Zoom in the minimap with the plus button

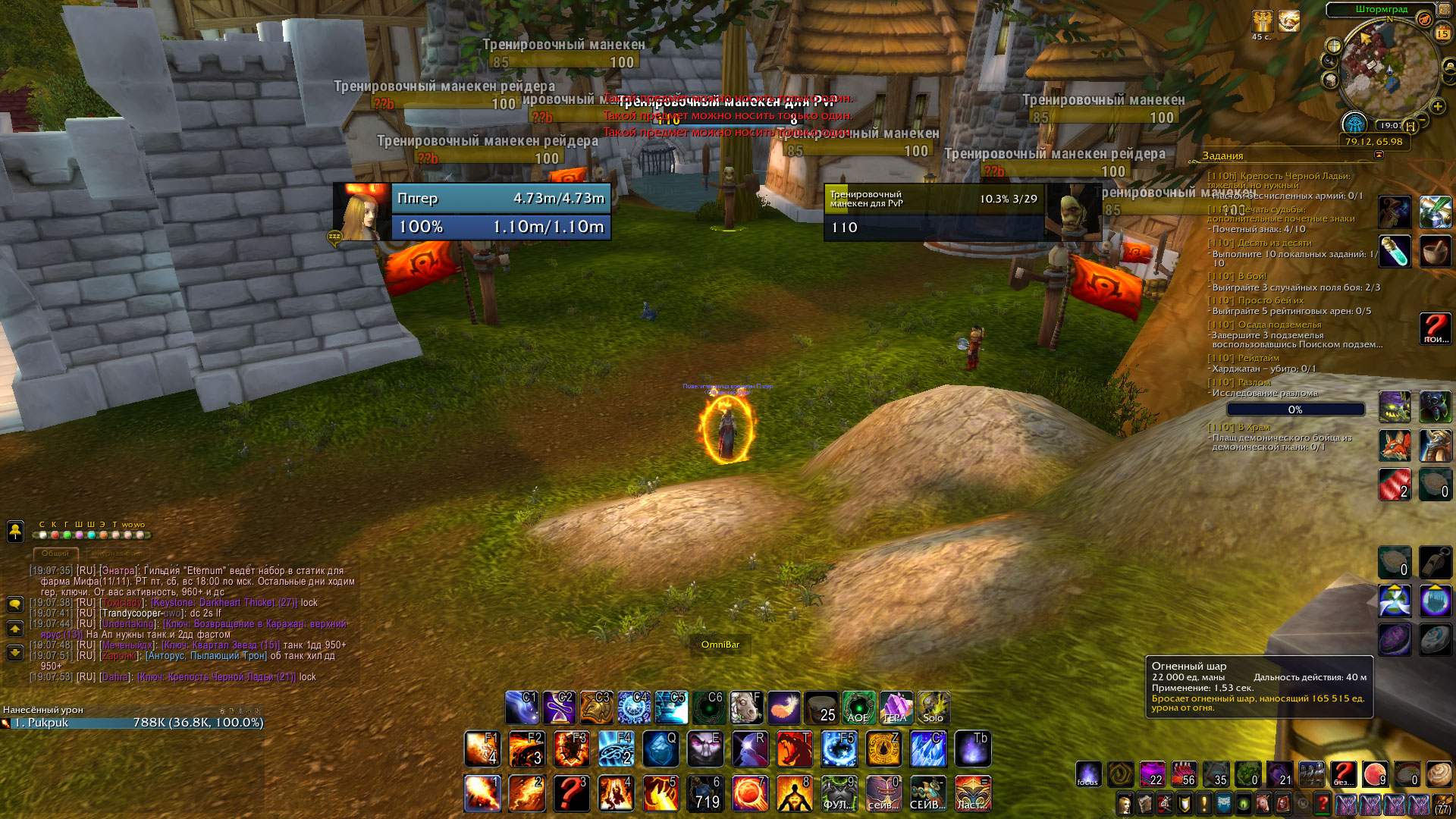[x=1437, y=106]
